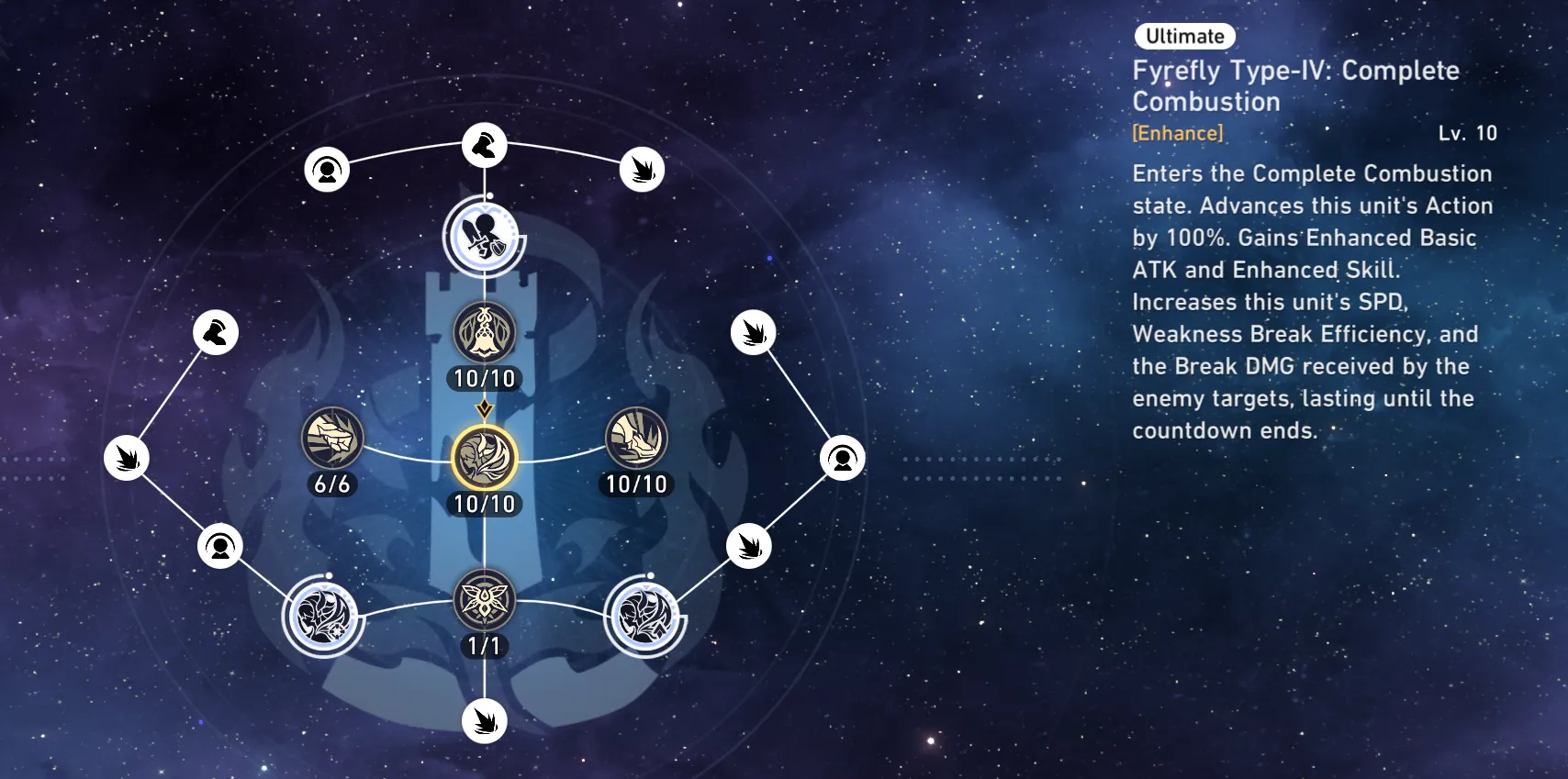Select the fist-icon Basic ATK trace marked 6/6
Image resolution: width=1568 pixels, height=779 pixels.
(x=332, y=438)
